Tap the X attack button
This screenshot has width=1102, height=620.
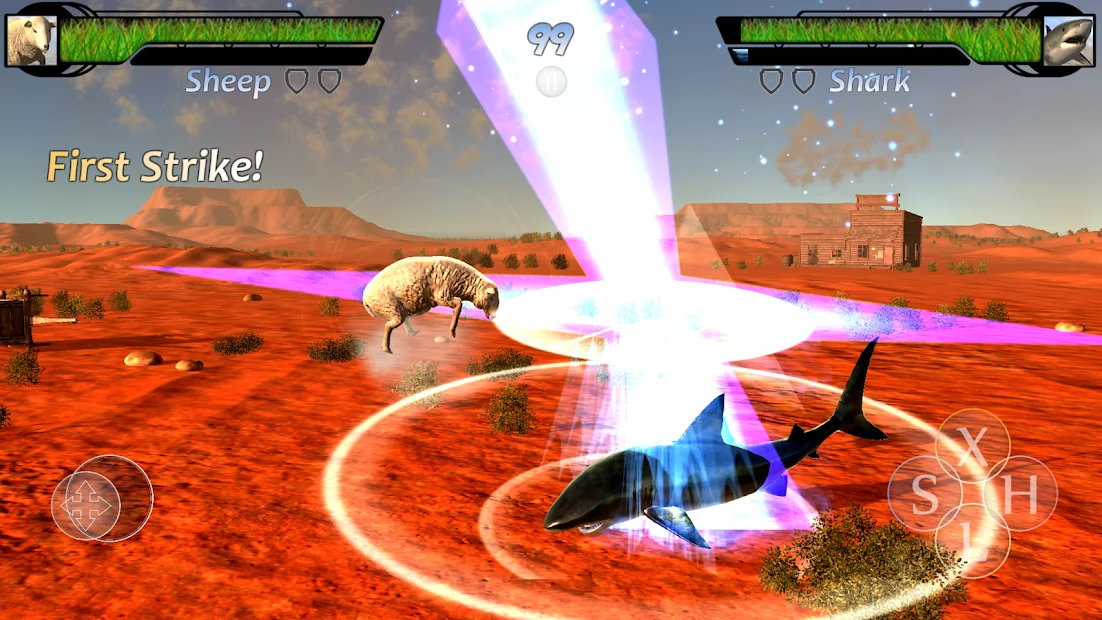pyautogui.click(x=972, y=447)
